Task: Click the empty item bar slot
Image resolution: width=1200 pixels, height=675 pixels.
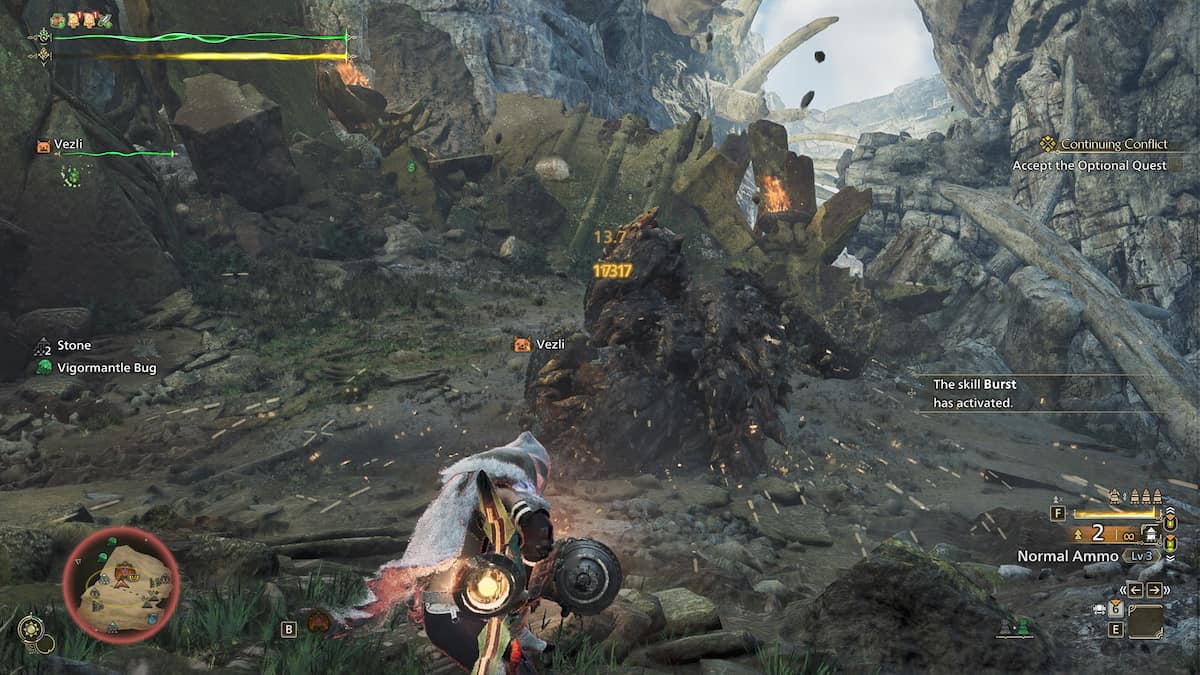Action: coord(1145,622)
